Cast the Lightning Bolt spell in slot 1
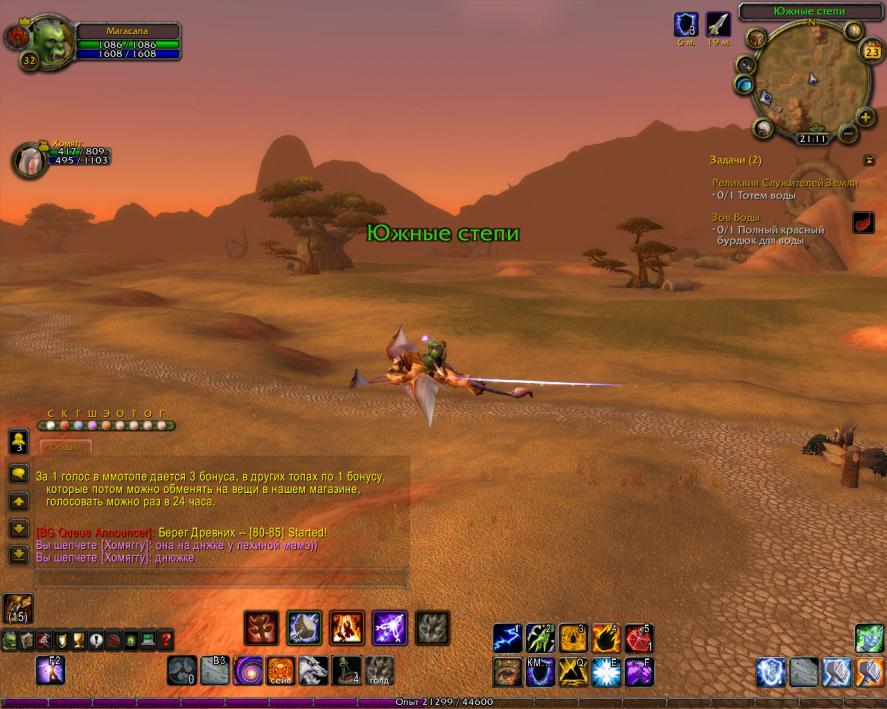Image resolution: width=887 pixels, height=709 pixels. click(x=507, y=638)
